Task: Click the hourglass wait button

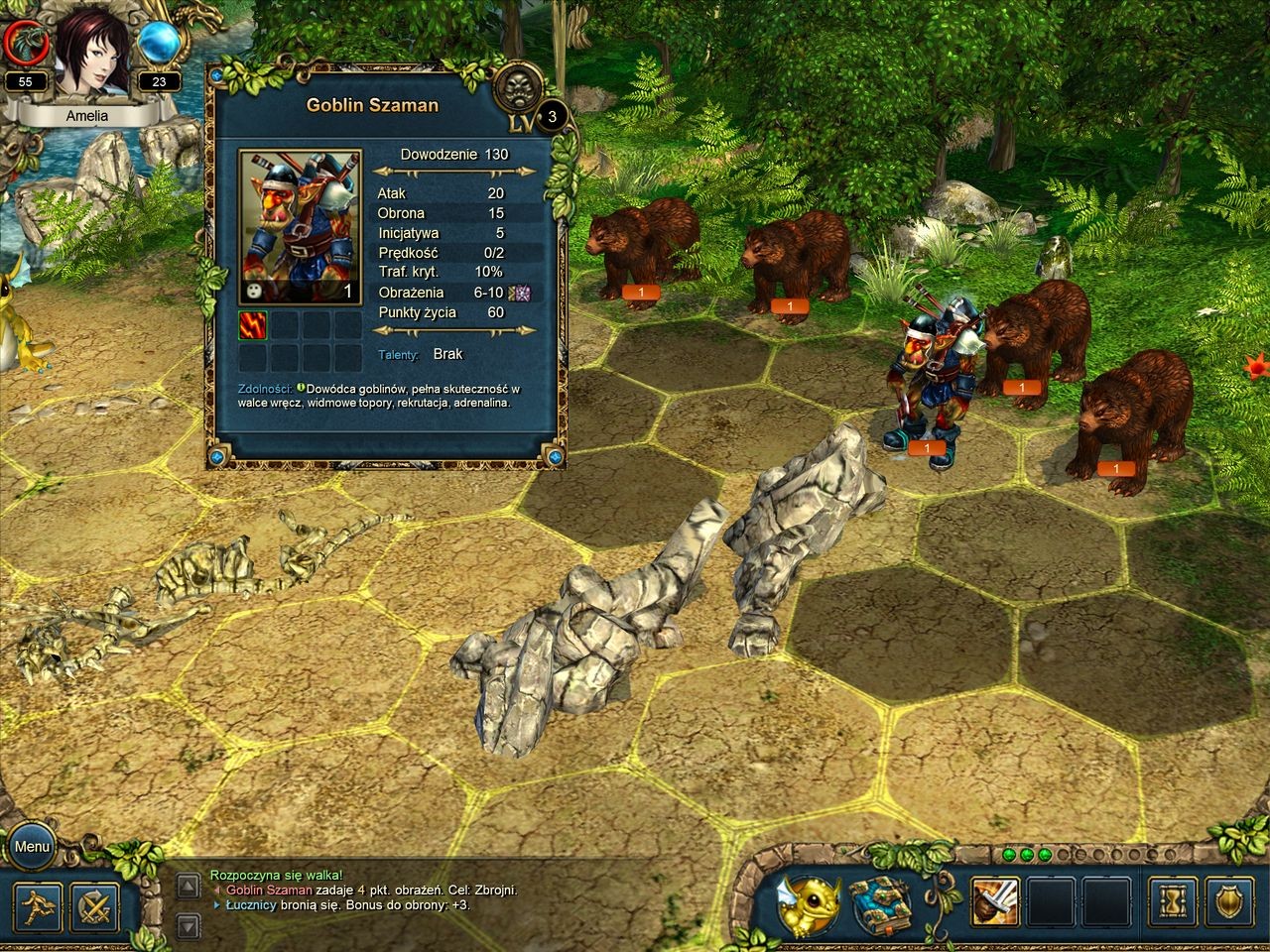Action: coord(1173,902)
